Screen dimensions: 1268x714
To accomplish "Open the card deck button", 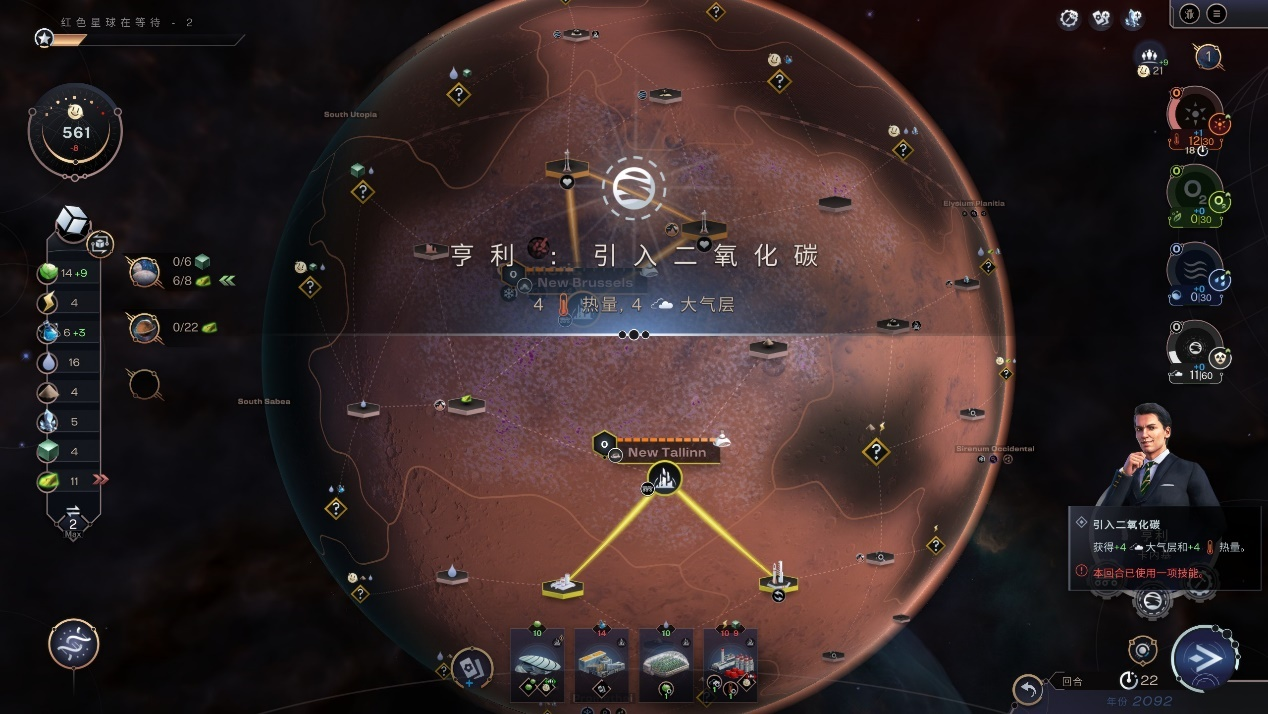I will pyautogui.click(x=471, y=668).
